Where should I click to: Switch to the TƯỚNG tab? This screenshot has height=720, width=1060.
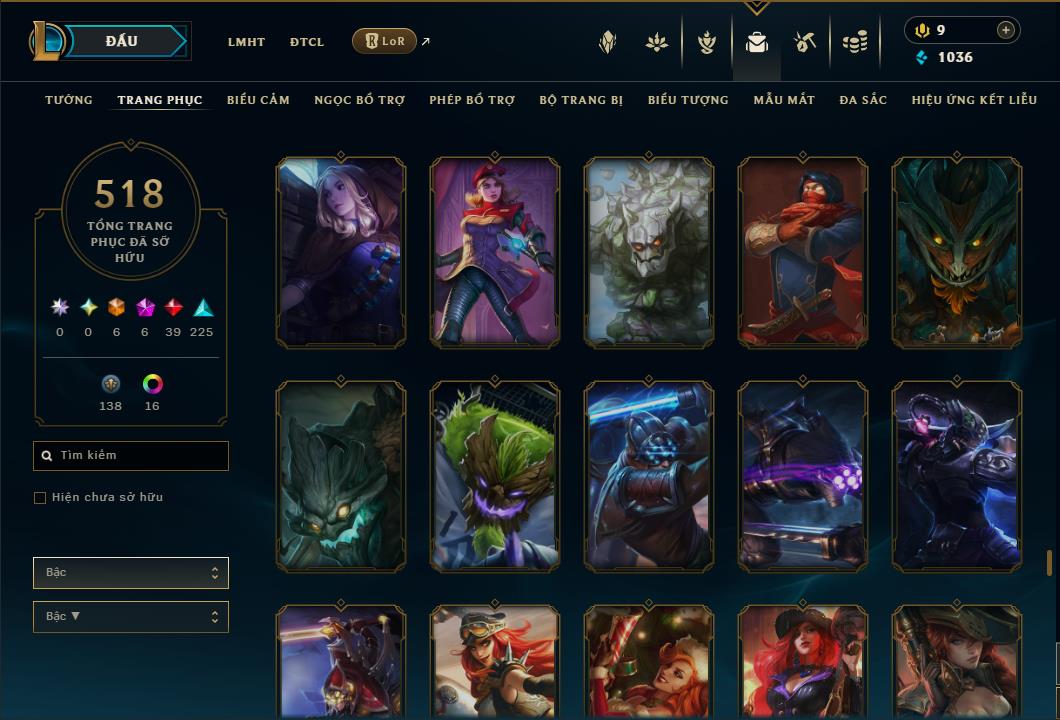coord(69,100)
